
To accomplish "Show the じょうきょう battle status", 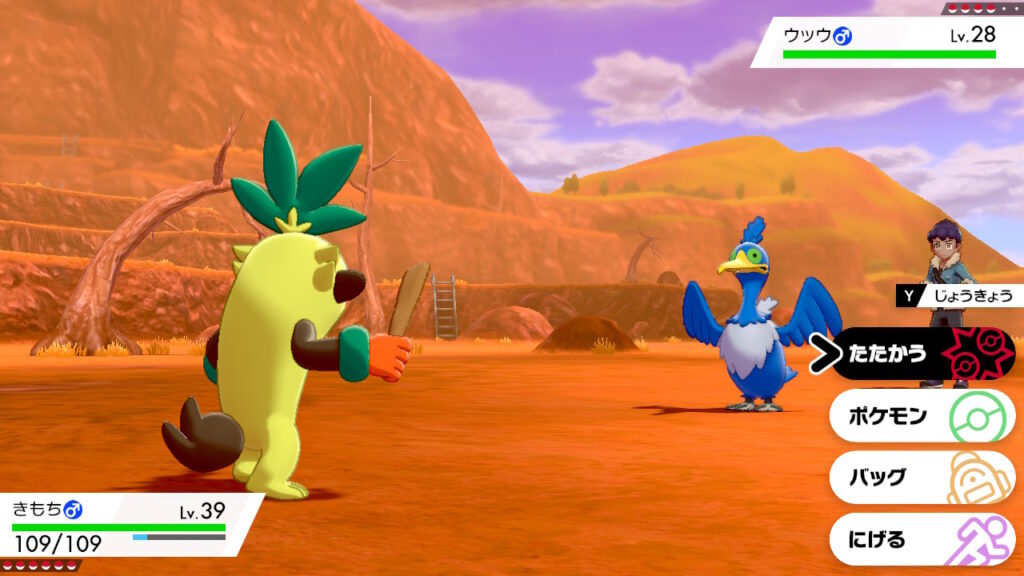I will [960, 295].
